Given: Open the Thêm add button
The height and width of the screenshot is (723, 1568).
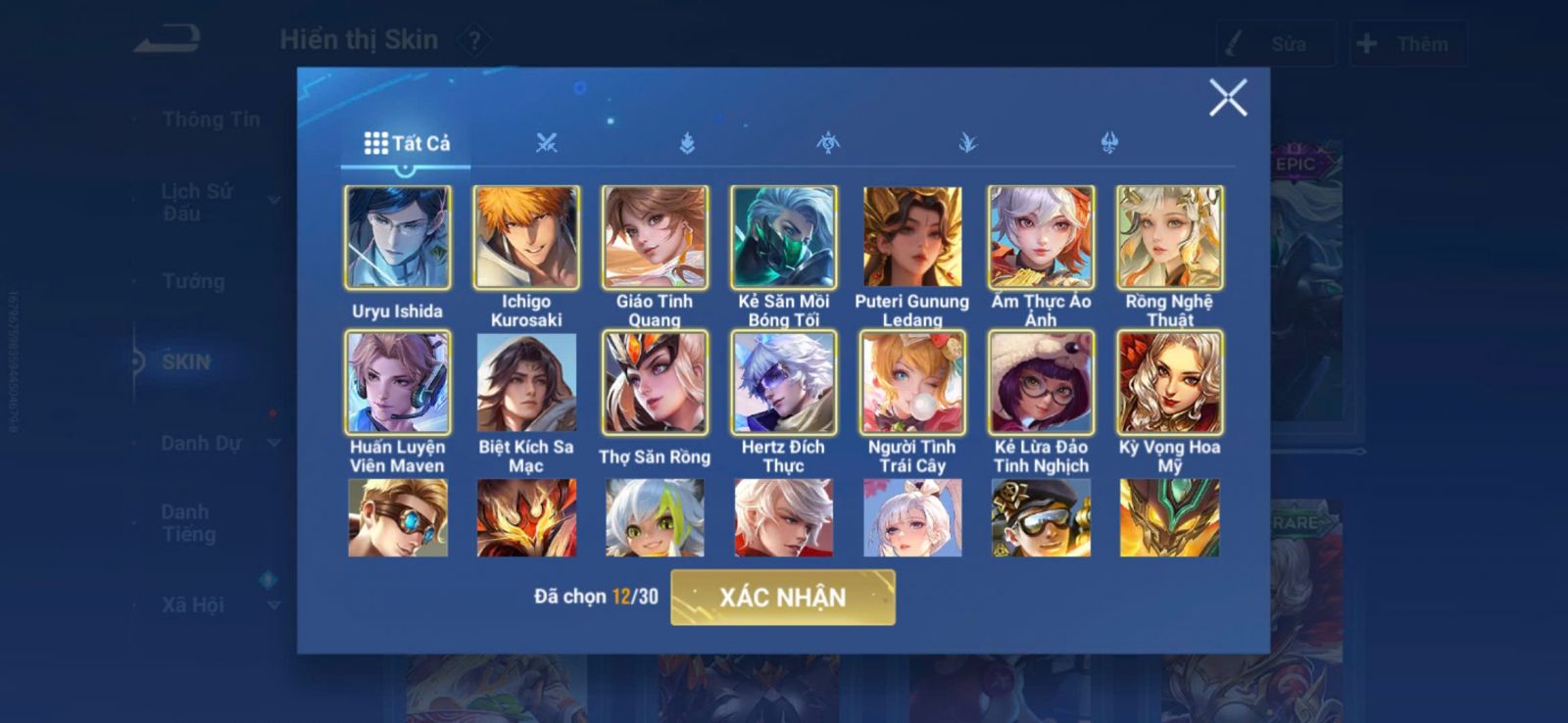Looking at the screenshot, I should click(1407, 44).
